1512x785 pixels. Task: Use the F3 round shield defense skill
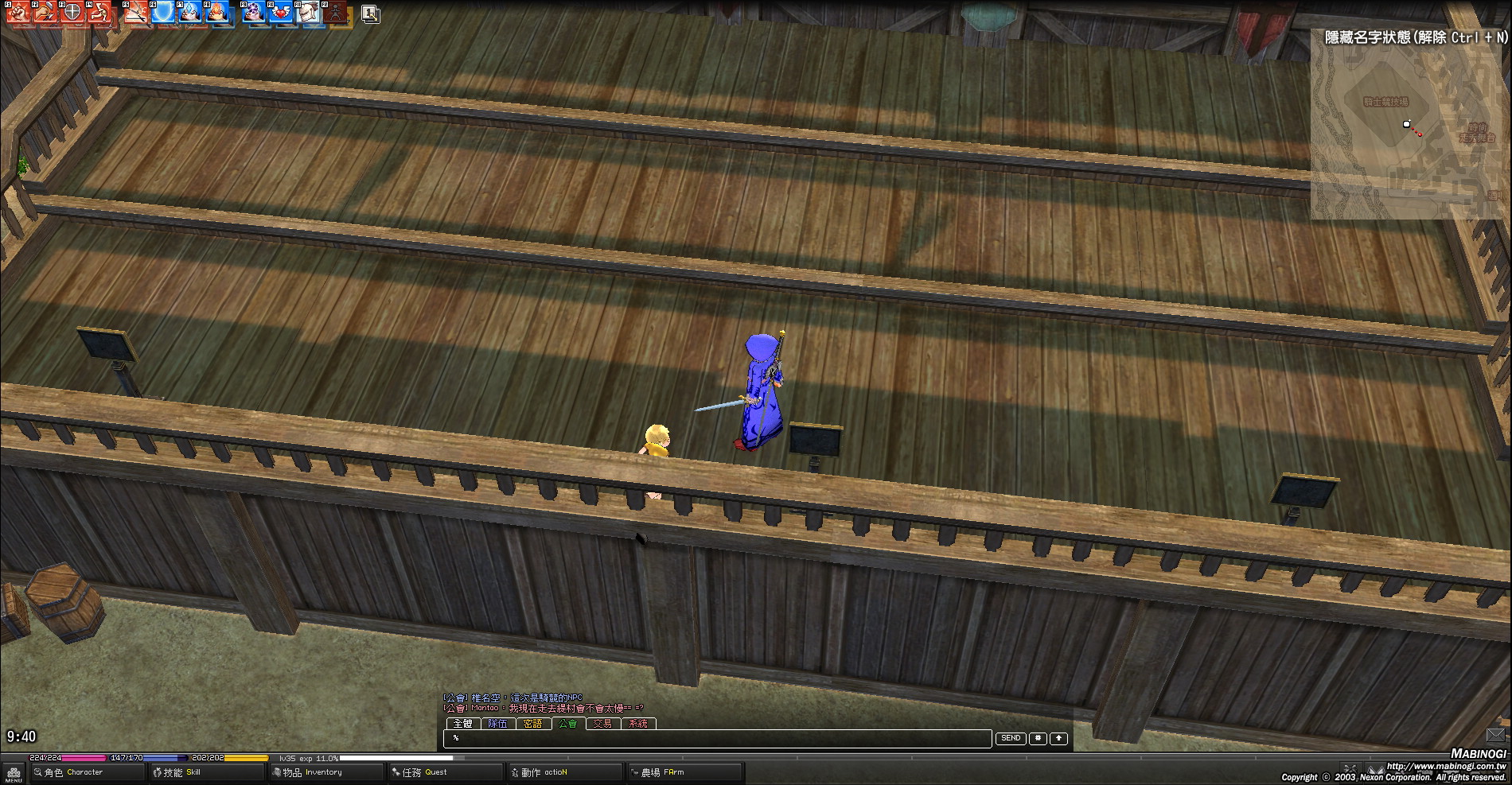(72, 13)
